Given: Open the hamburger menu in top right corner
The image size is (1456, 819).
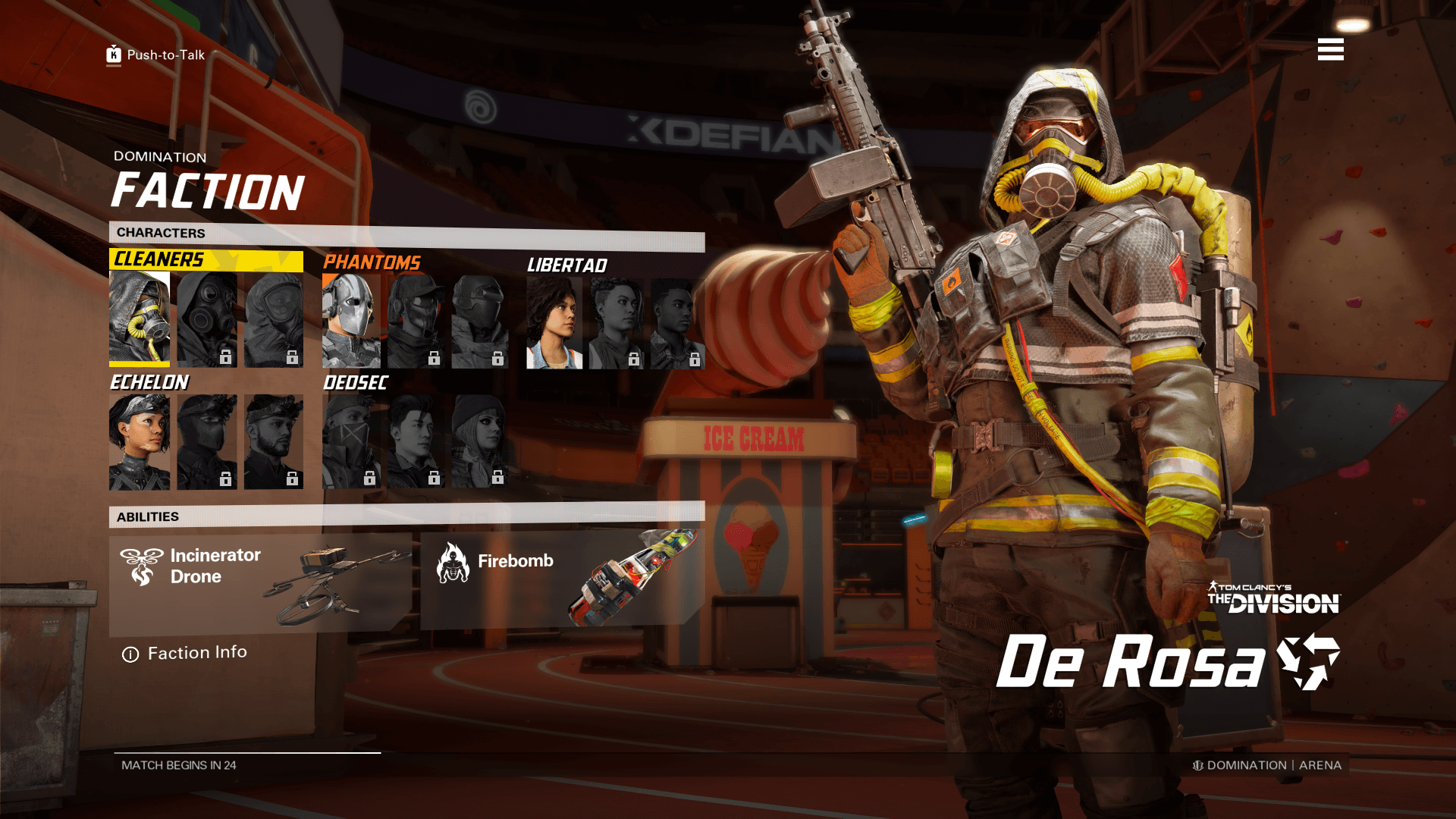Looking at the screenshot, I should 1330,50.
